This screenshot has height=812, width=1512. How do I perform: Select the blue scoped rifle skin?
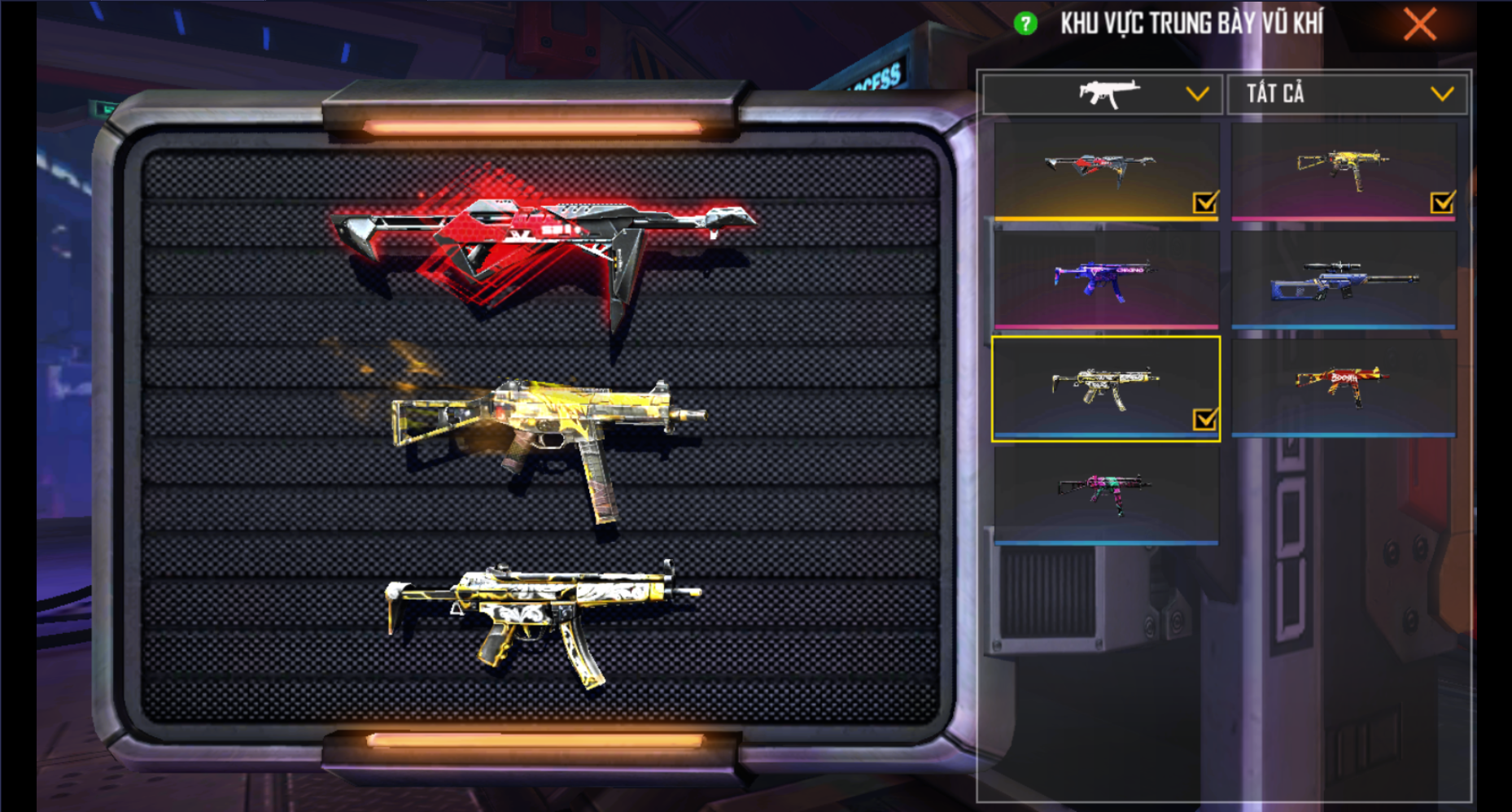pos(1343,279)
